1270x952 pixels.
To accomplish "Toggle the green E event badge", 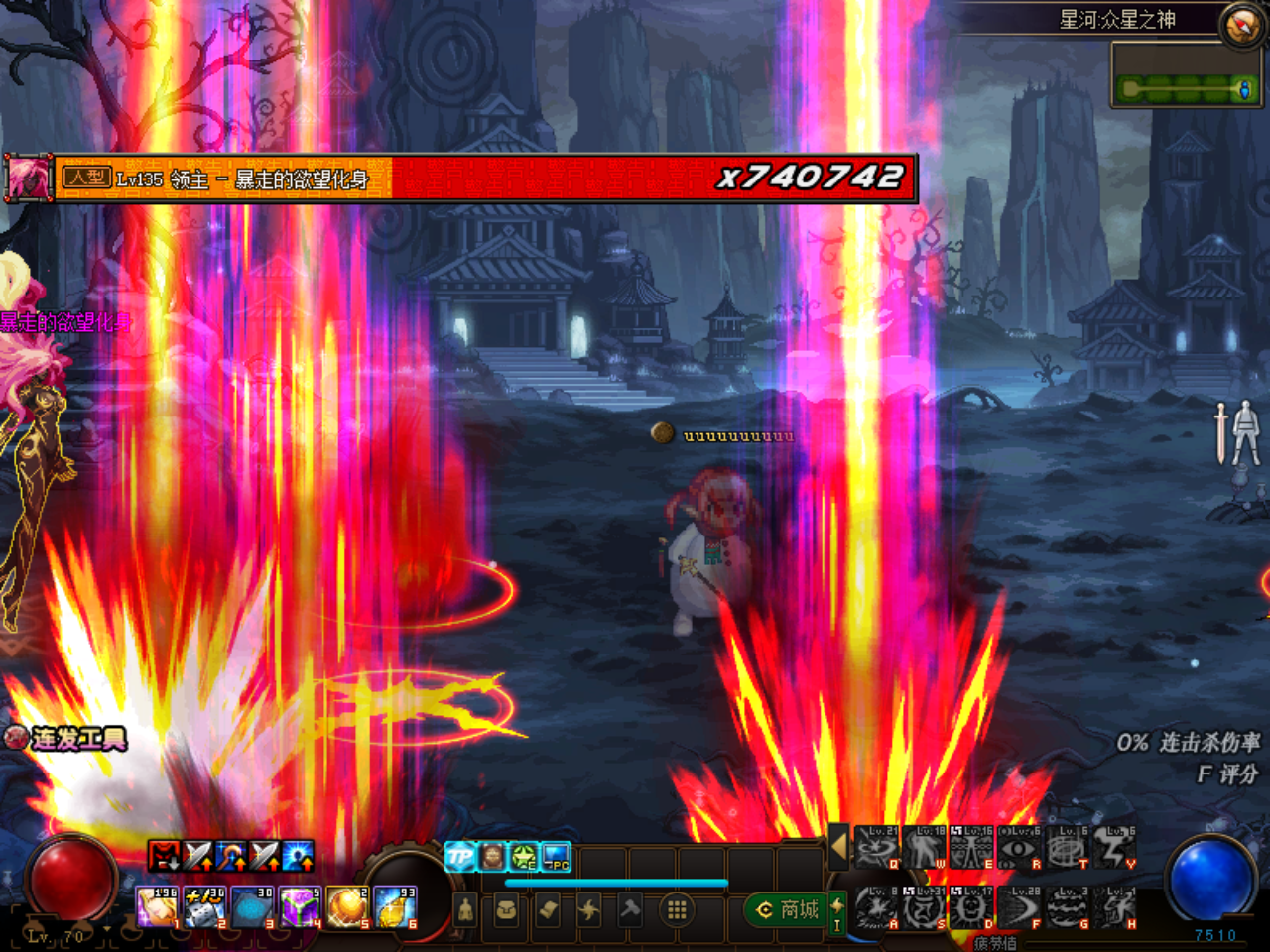I will tap(522, 857).
